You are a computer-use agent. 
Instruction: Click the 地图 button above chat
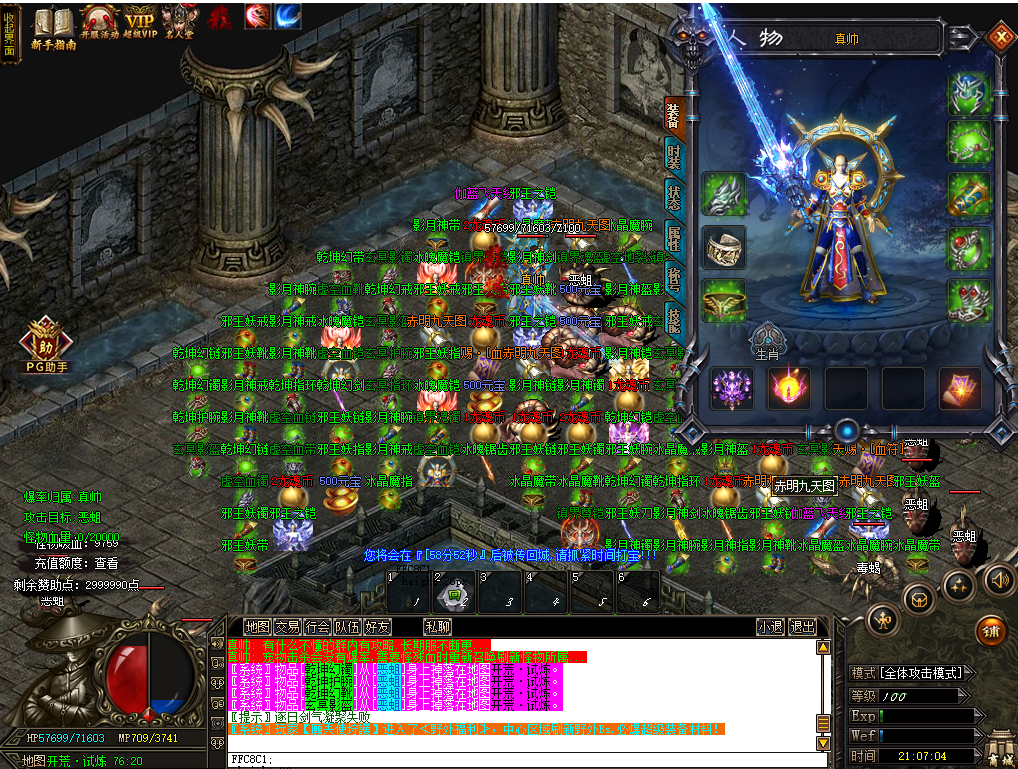(257, 627)
